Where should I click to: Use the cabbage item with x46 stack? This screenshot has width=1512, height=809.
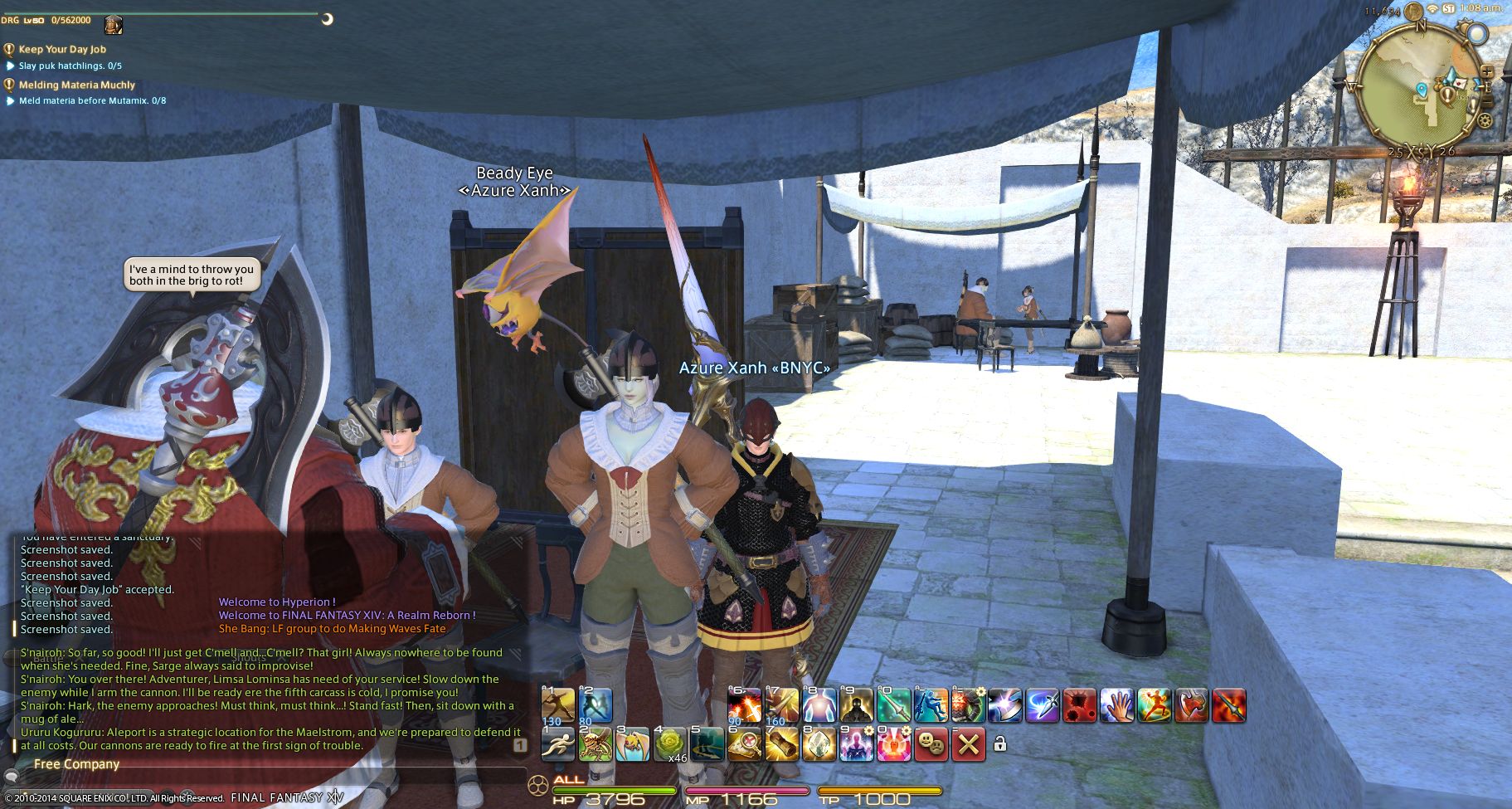point(670,744)
